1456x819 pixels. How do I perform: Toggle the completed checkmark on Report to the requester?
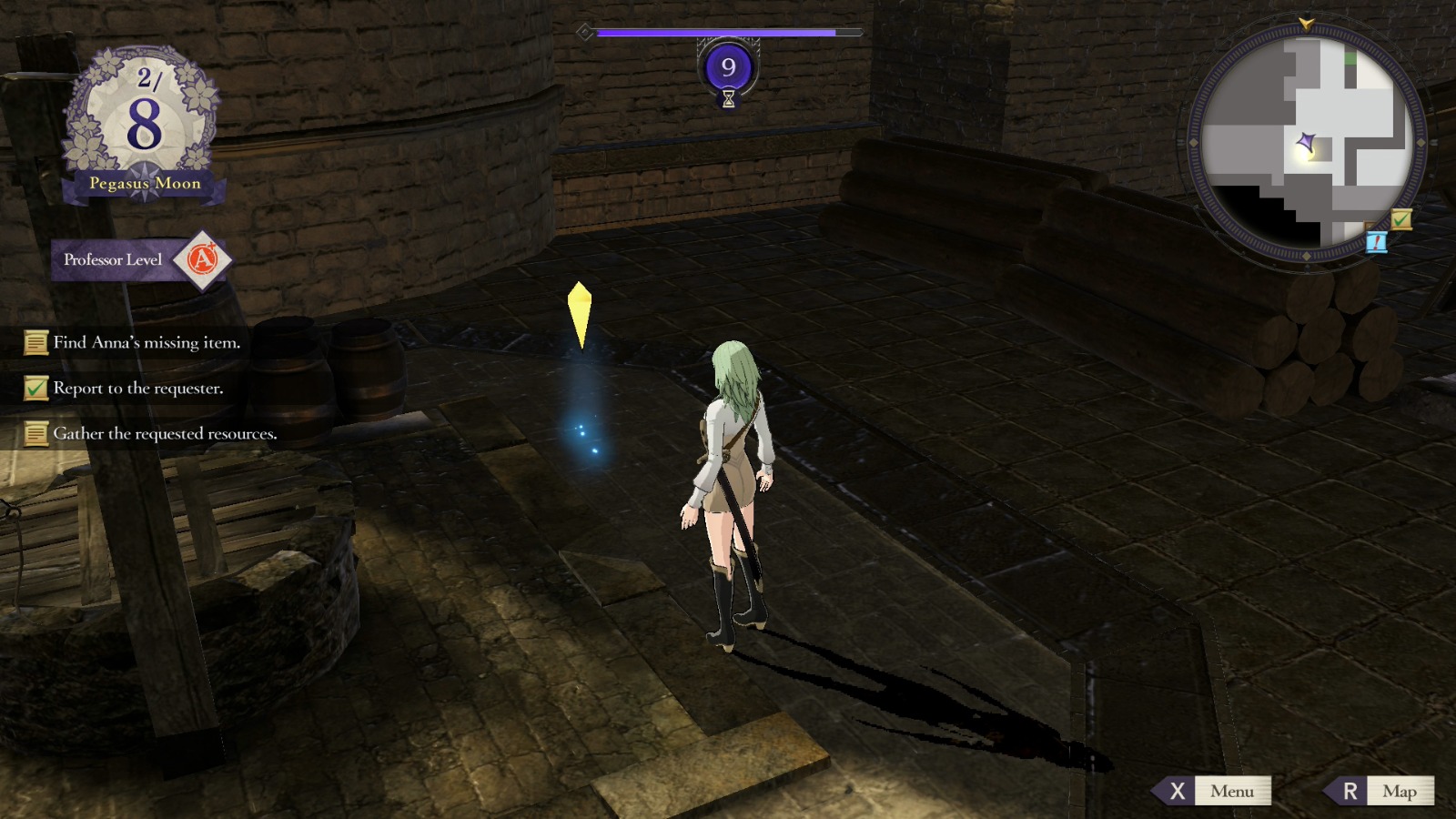tap(36, 389)
